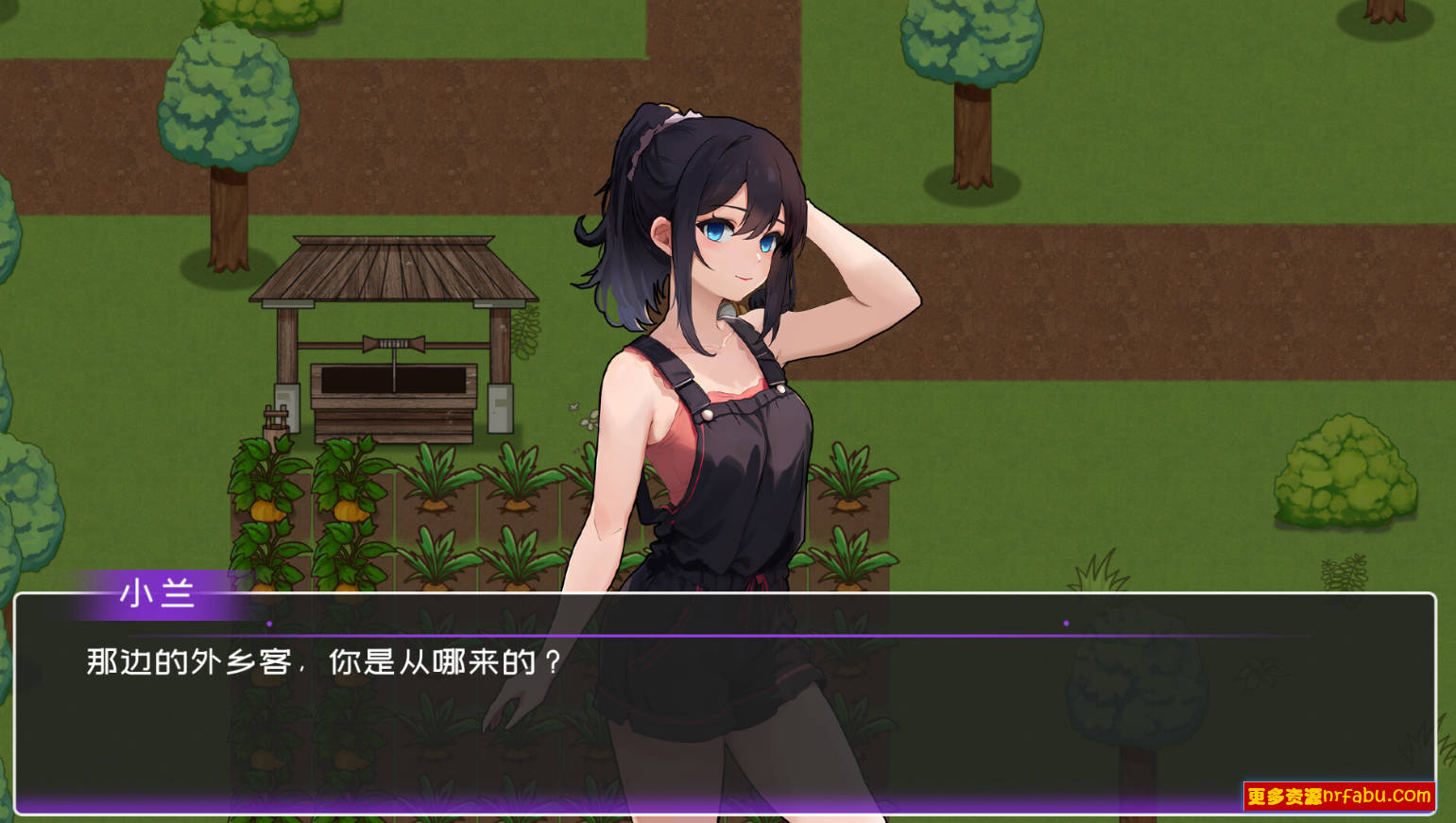Click the dot on the right end of the divider
Viewport: 1456px width, 823px height.
[1066, 623]
